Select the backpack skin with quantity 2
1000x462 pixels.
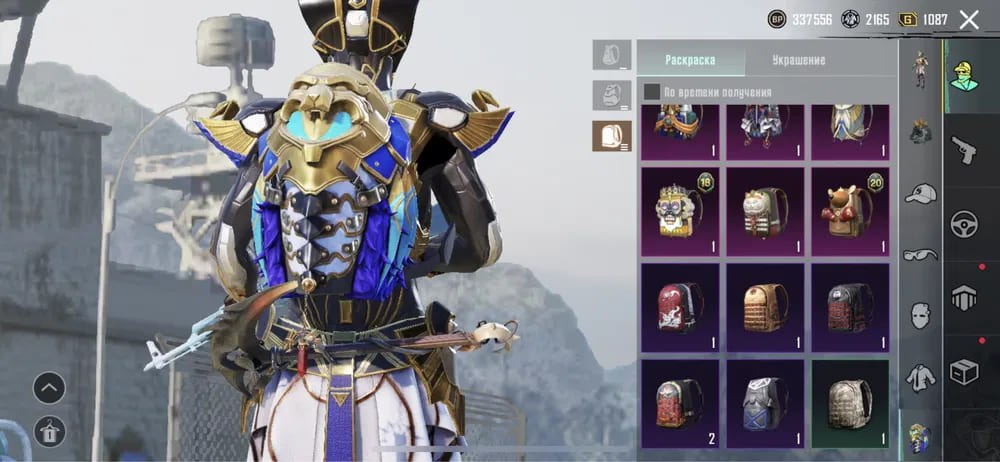pos(678,403)
